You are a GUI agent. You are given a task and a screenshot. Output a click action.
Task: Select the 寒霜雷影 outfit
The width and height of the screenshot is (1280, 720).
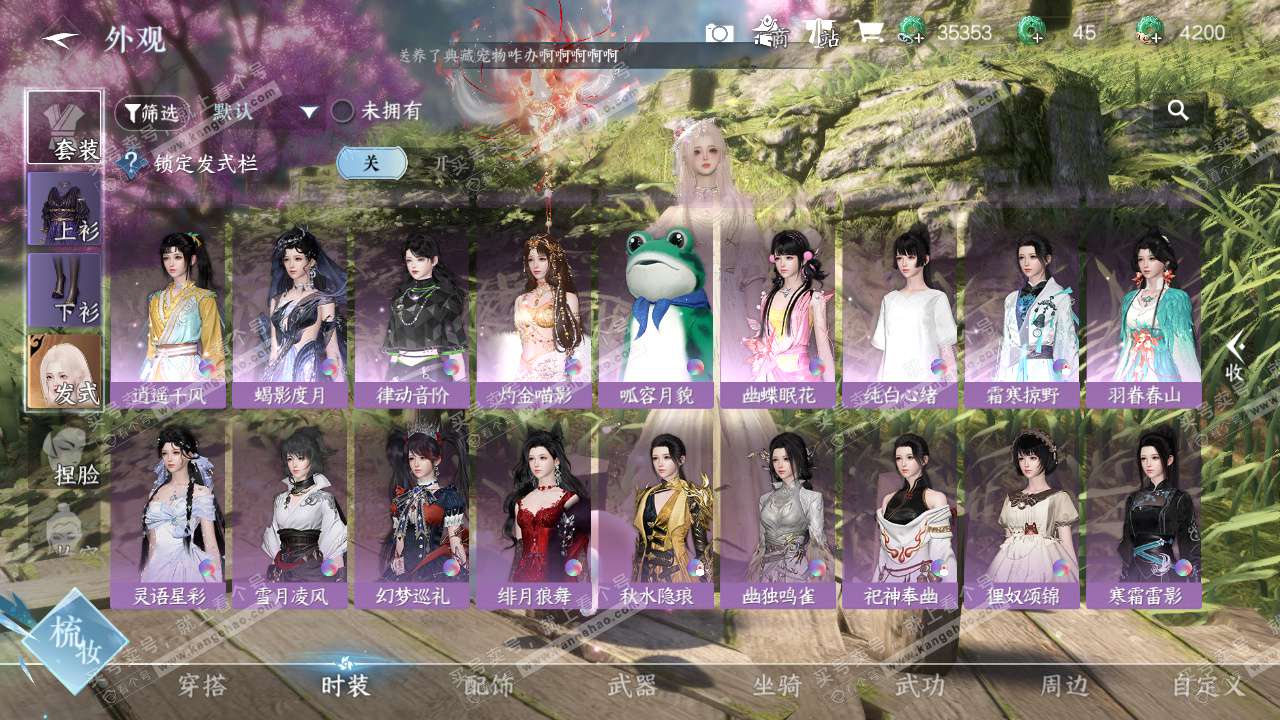pyautogui.click(x=1144, y=512)
